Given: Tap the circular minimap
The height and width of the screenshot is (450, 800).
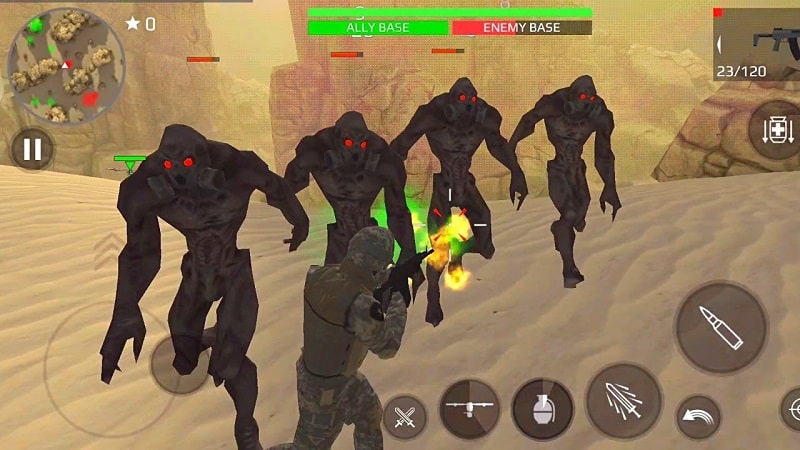Looking at the screenshot, I should (66, 67).
